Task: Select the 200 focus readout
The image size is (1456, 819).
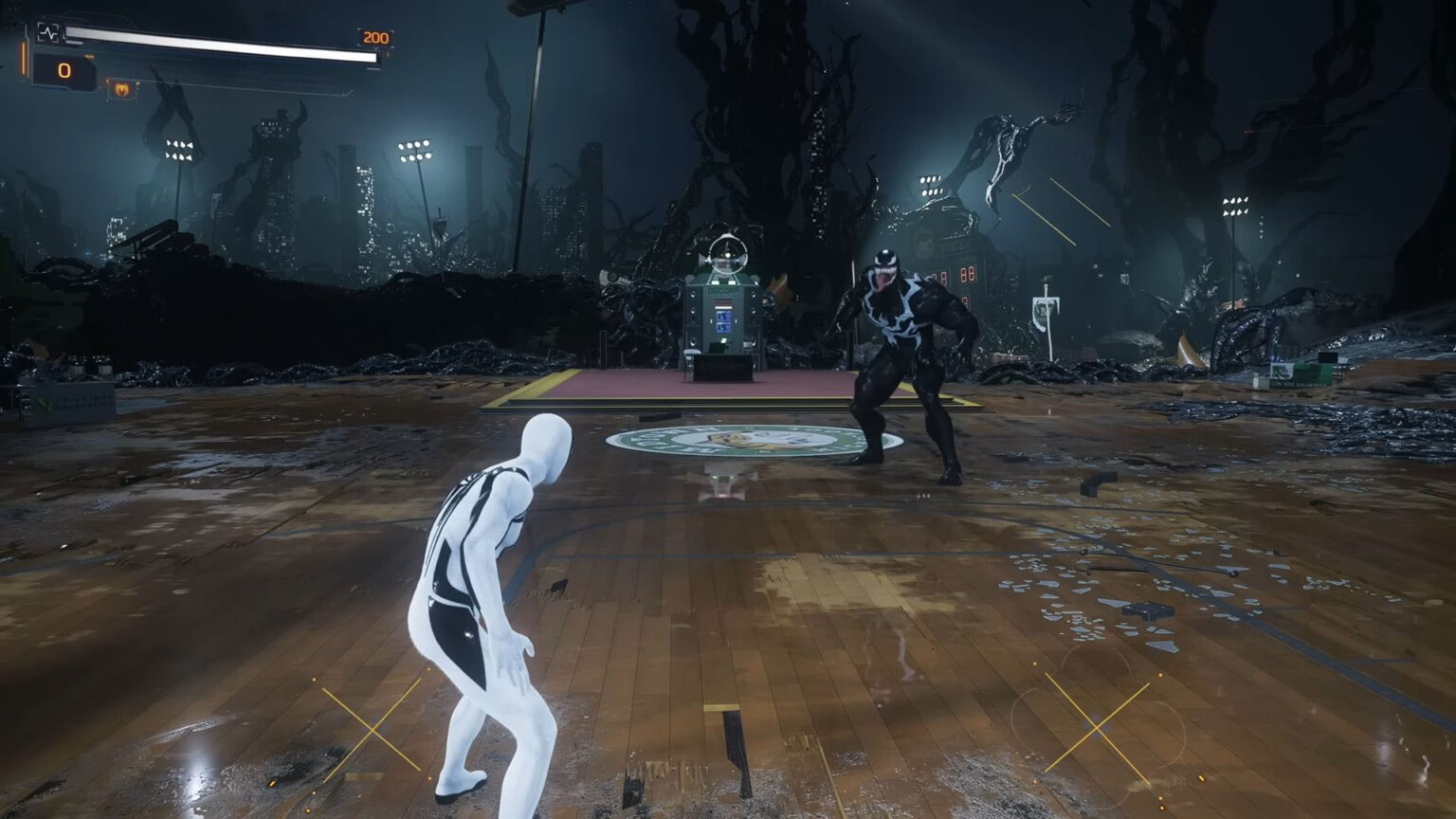Action: tap(375, 36)
